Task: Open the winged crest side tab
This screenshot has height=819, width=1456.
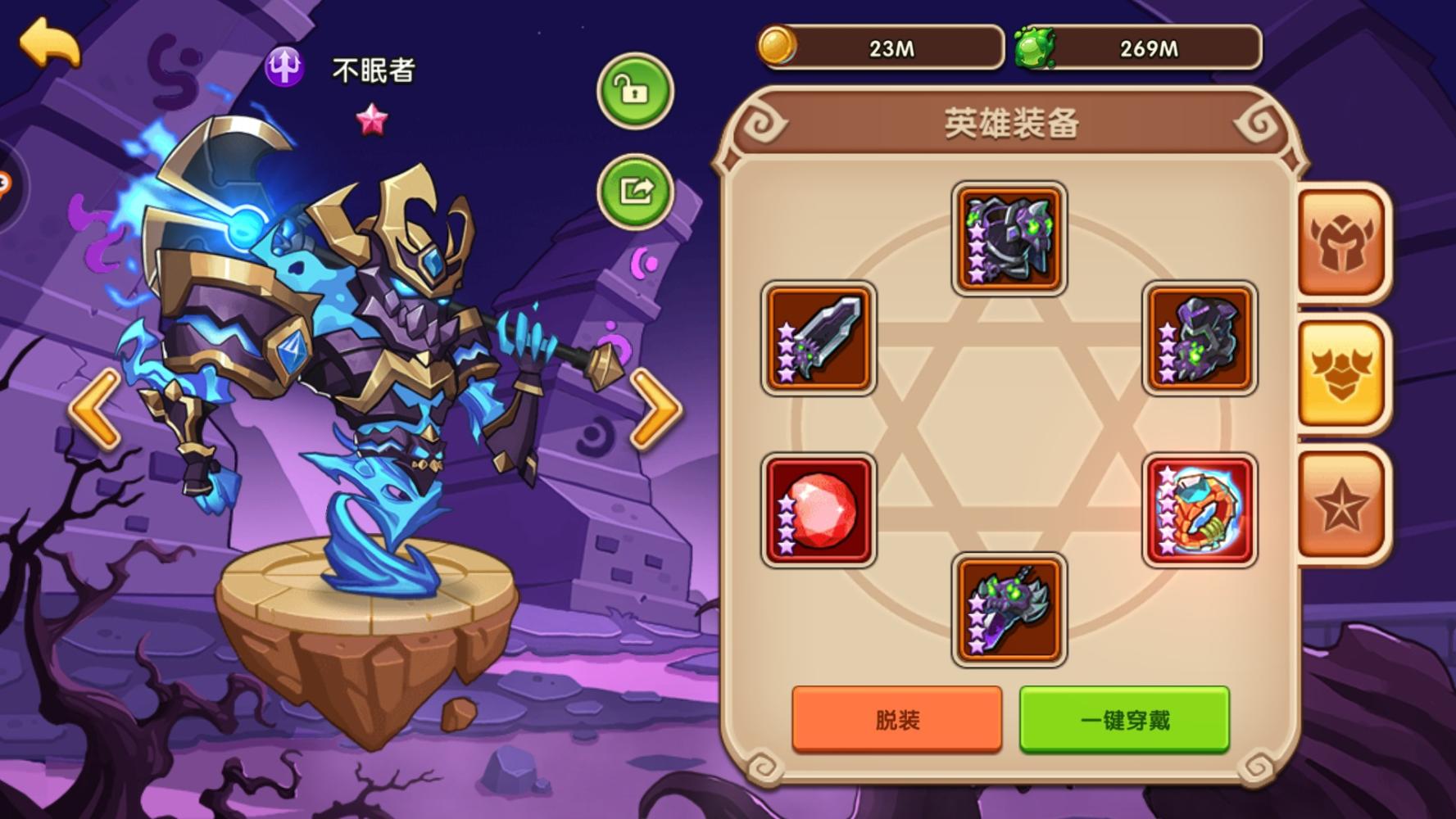Action: click(x=1341, y=373)
